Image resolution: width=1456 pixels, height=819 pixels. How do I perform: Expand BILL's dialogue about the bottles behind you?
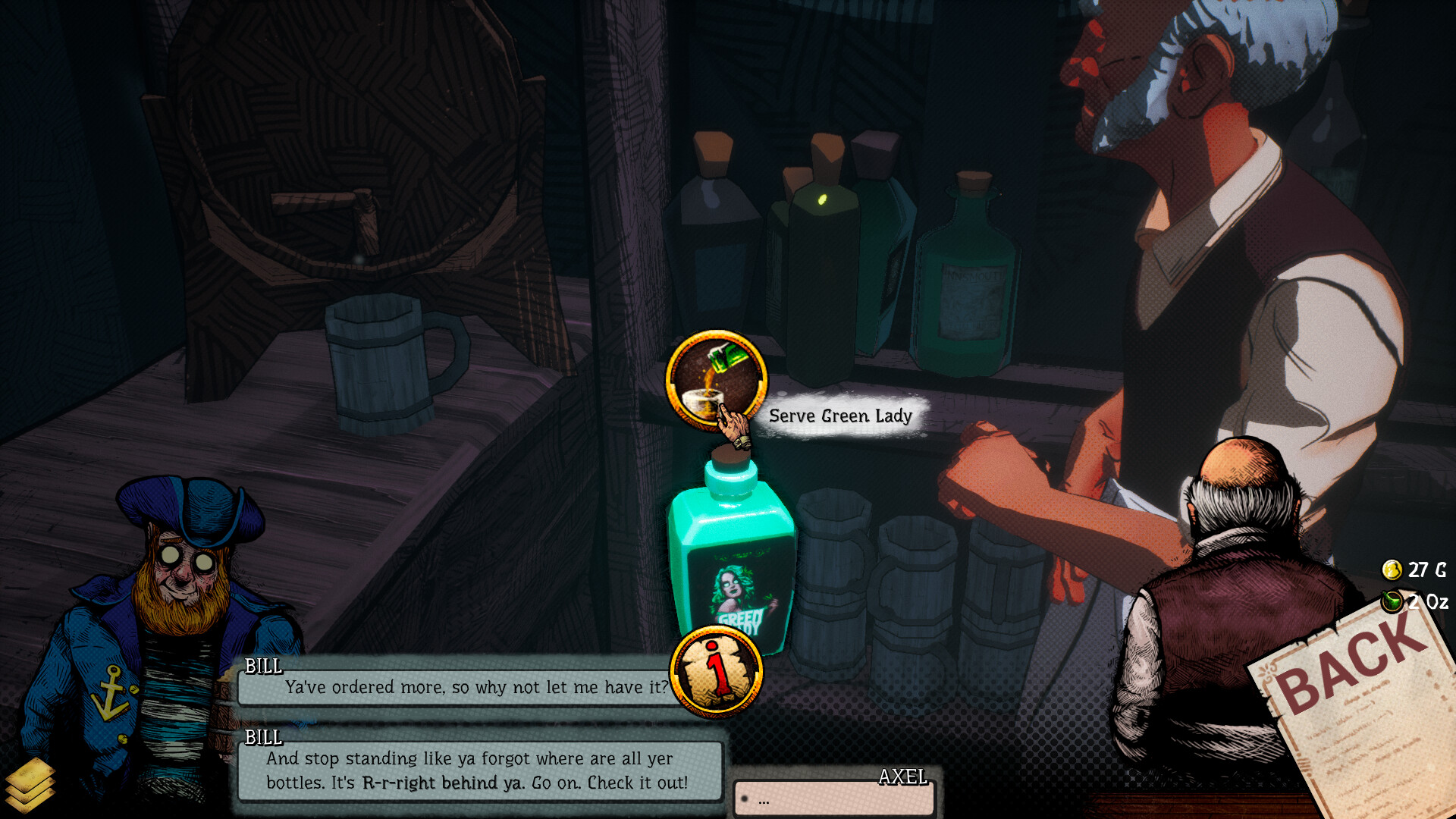tap(478, 770)
